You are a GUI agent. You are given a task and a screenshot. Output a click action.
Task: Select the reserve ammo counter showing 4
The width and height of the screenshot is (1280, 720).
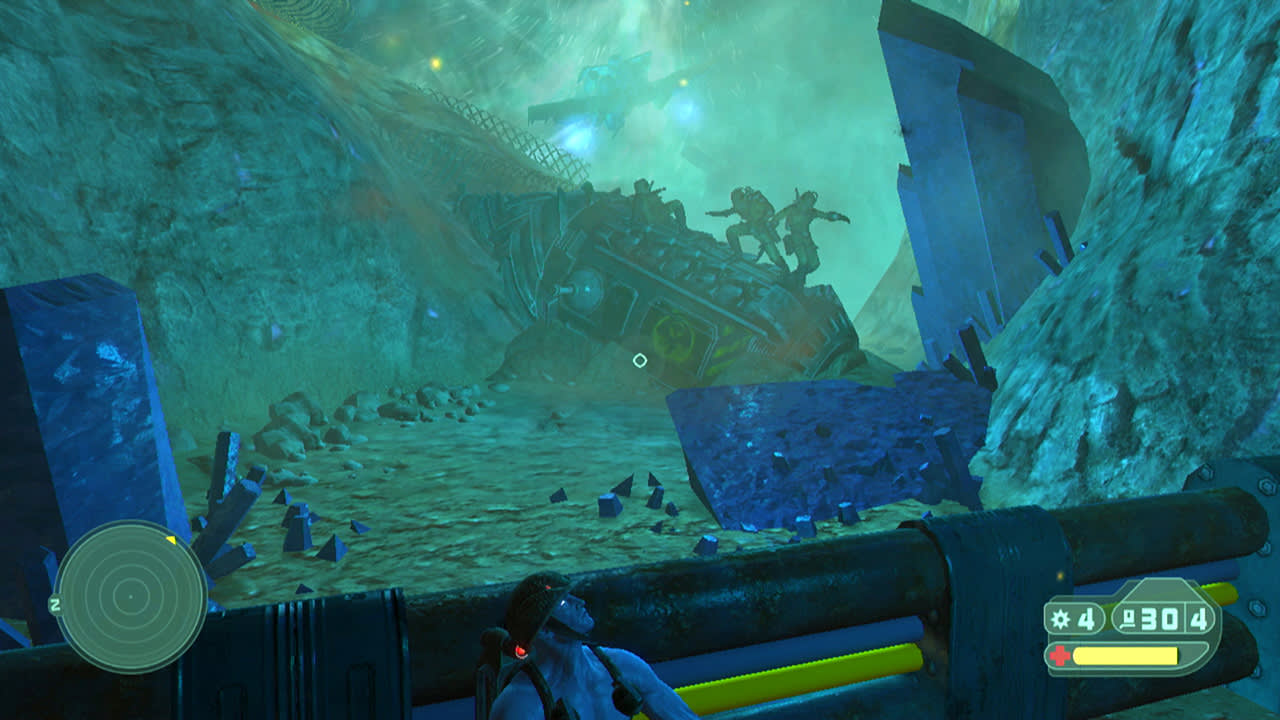pyautogui.click(x=1198, y=618)
